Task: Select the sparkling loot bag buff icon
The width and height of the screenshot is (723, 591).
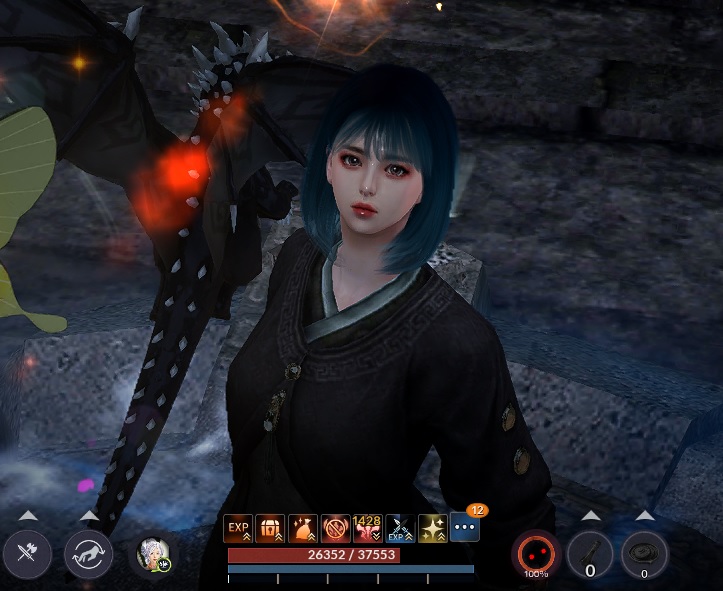Action: 303,527
